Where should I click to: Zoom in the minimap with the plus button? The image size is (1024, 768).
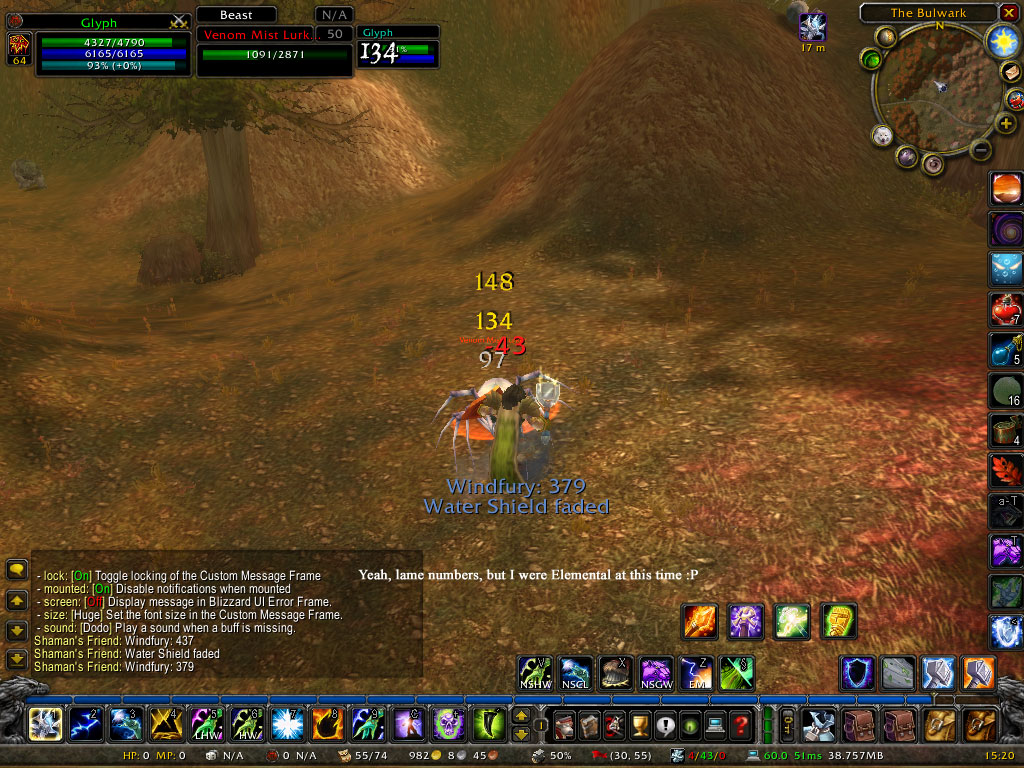1006,122
